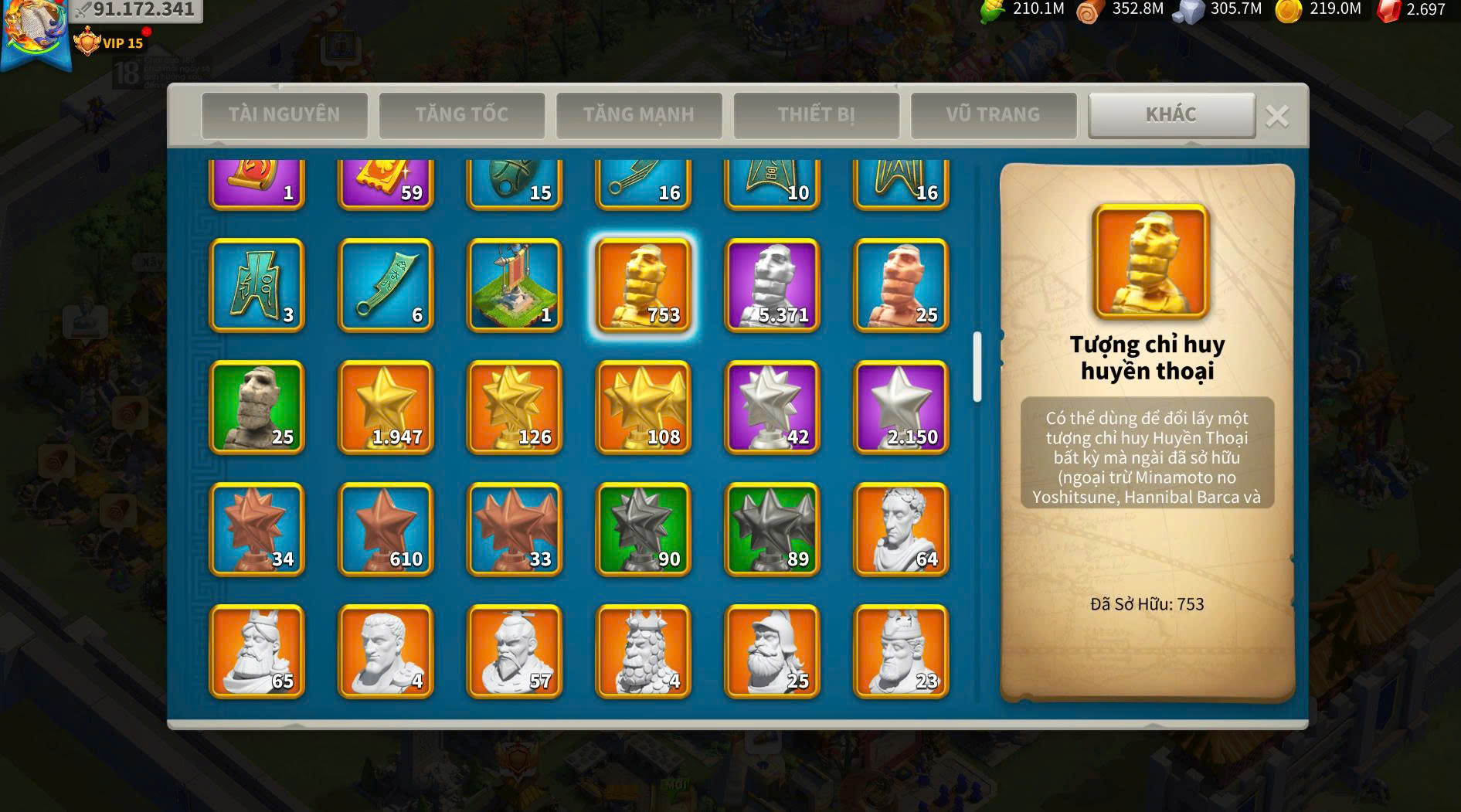Choose the silver epic statue with 5.371
The height and width of the screenshot is (812, 1461).
click(x=772, y=285)
